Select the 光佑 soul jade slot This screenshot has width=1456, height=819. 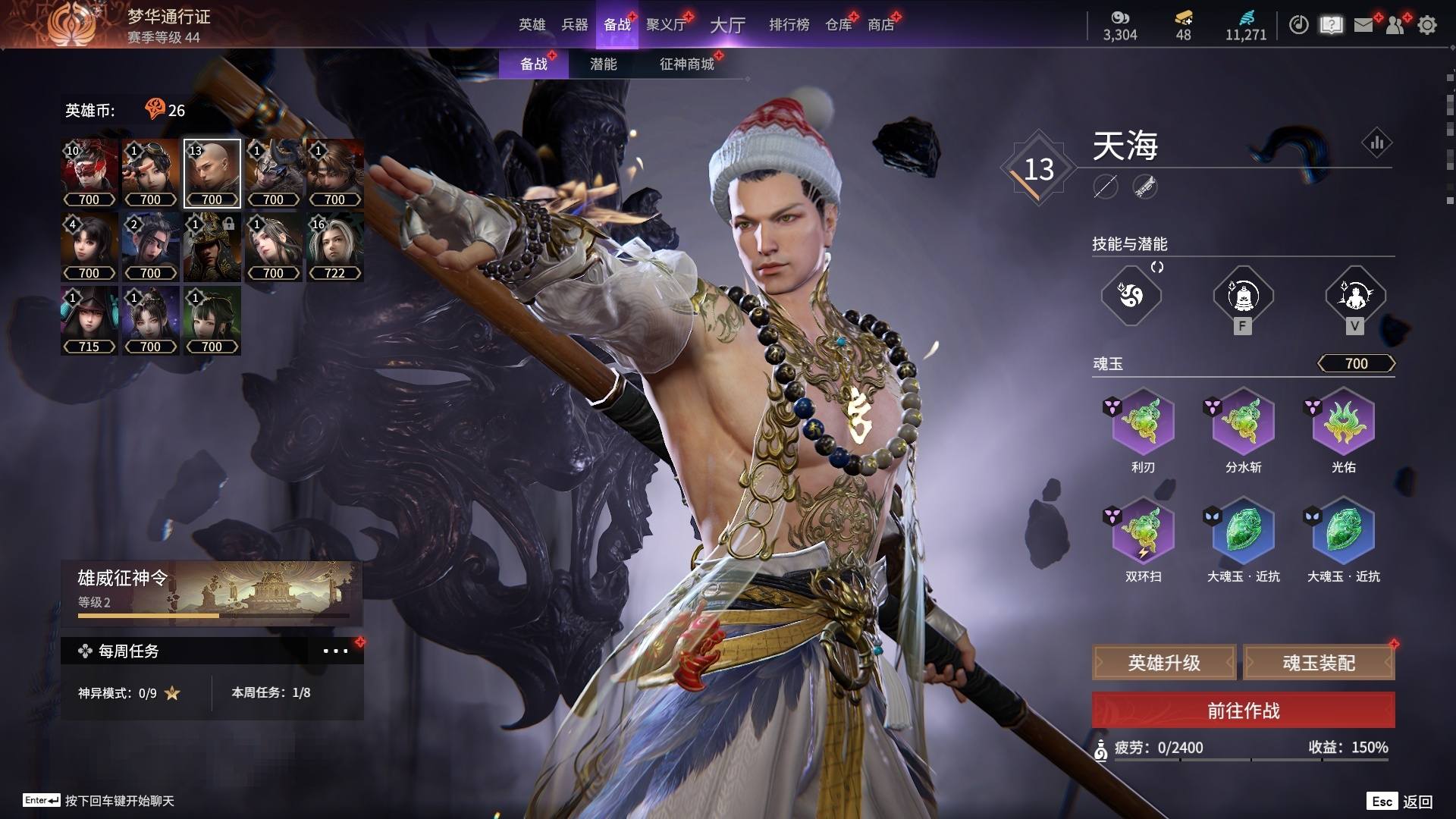point(1343,422)
